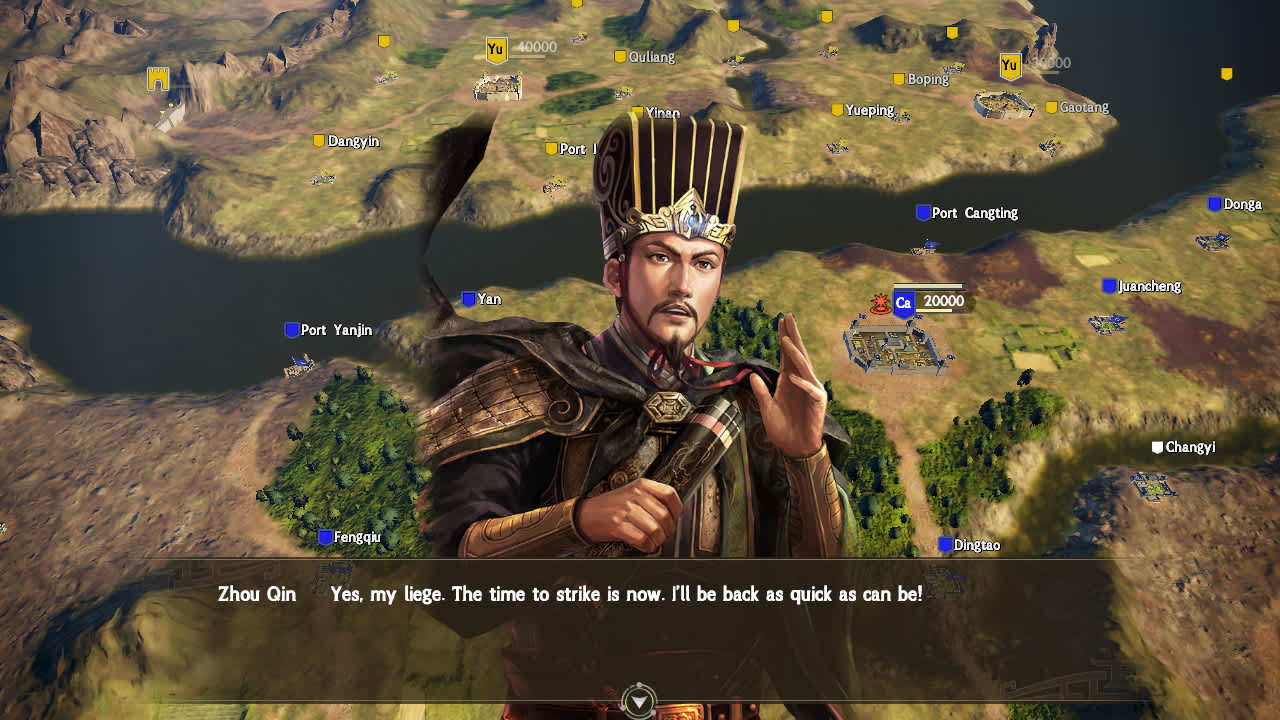The height and width of the screenshot is (720, 1280).
Task: Select the Juancheng city marker
Action: tap(1107, 286)
